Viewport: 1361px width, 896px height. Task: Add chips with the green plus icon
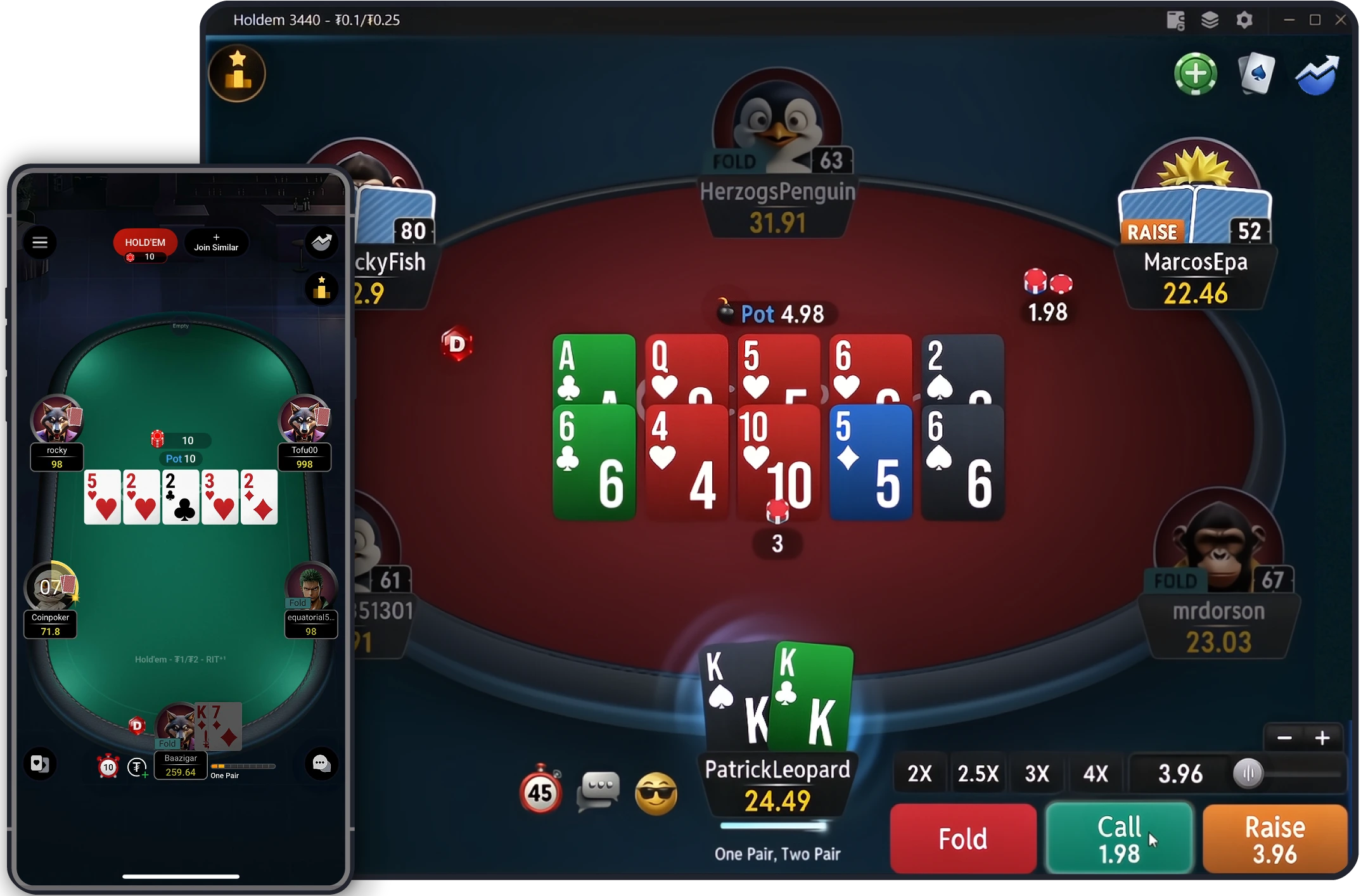pyautogui.click(x=1195, y=74)
